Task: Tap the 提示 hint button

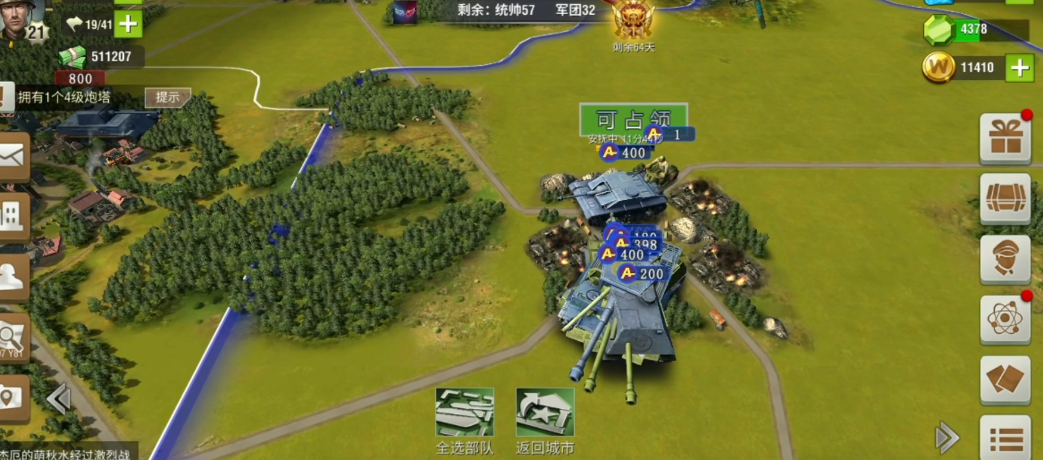Action: pyautogui.click(x=167, y=97)
